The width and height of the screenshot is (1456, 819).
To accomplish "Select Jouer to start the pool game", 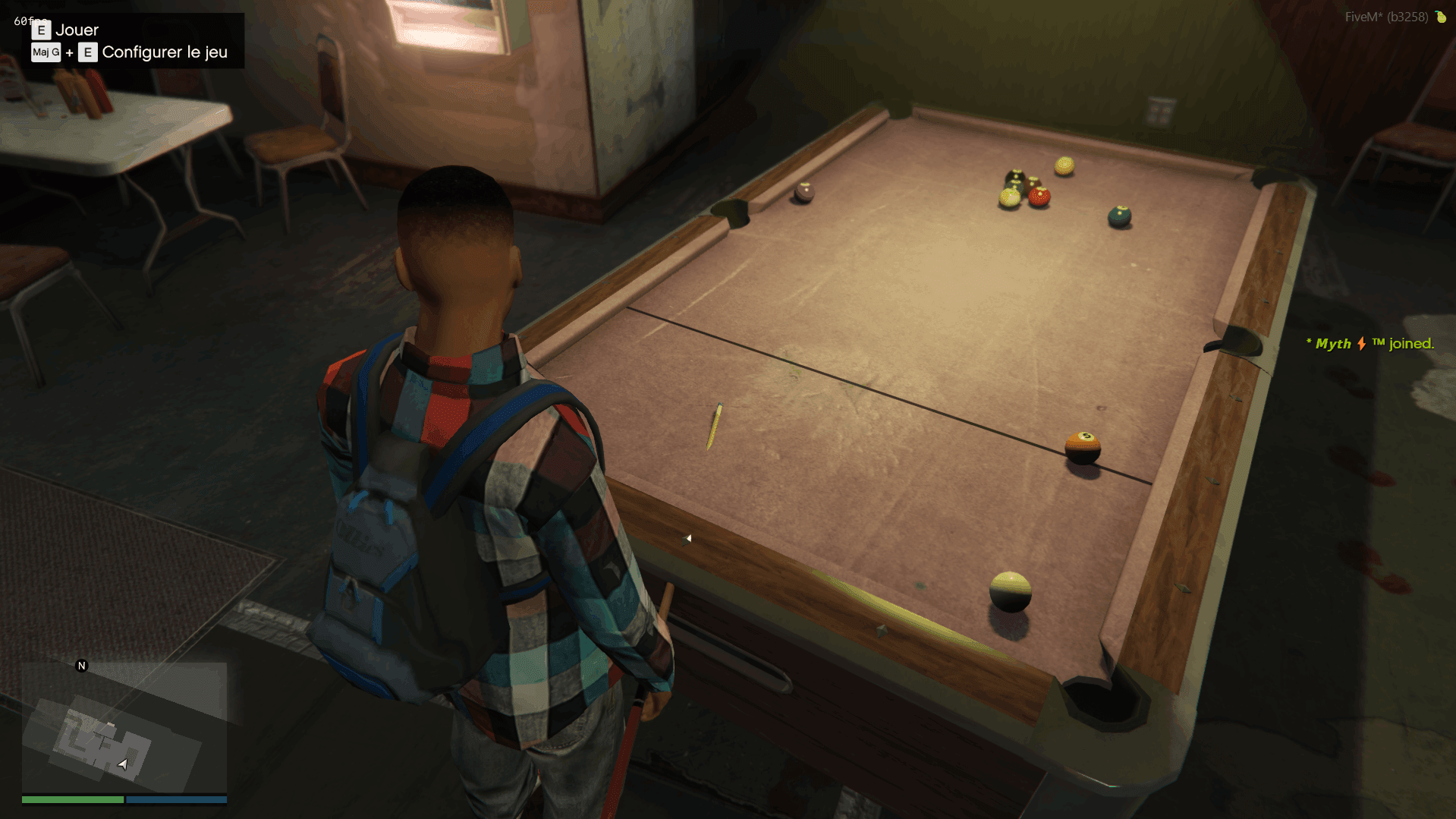I will [x=77, y=30].
